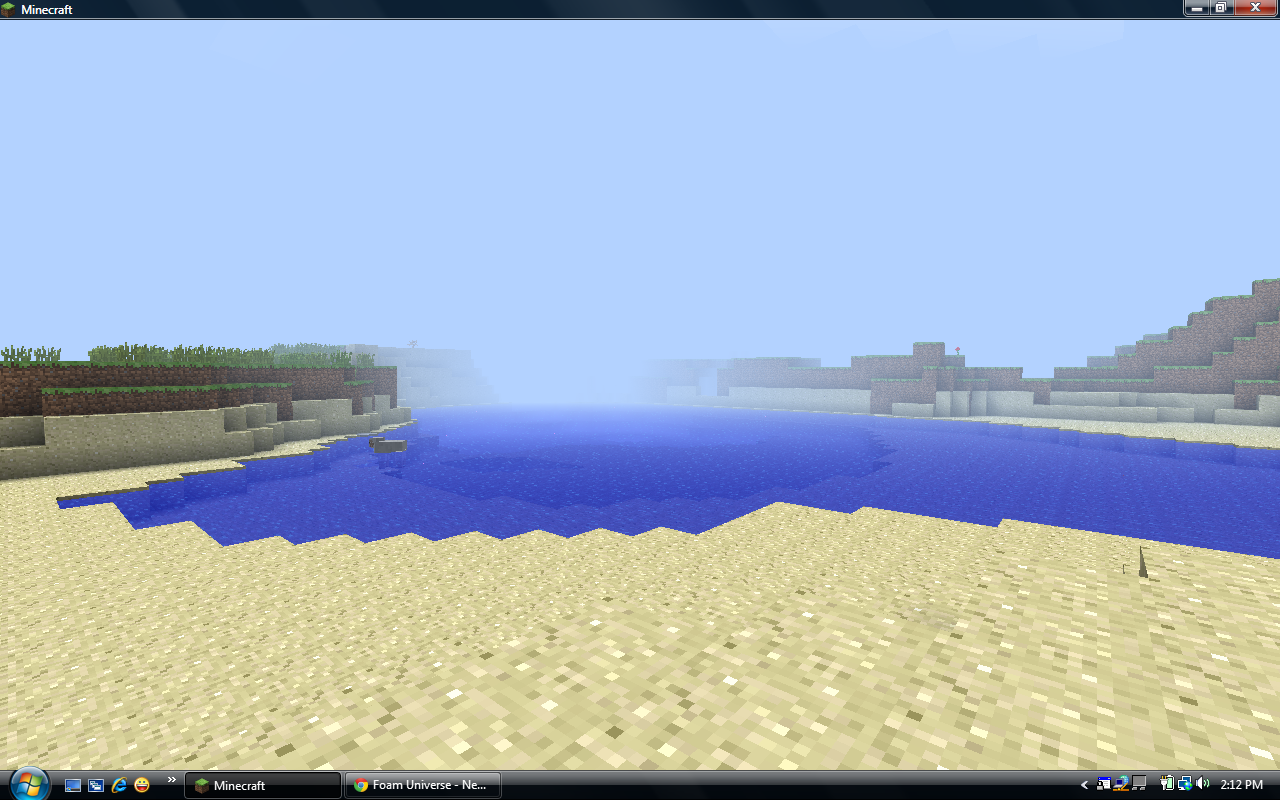Screen dimensions: 1280x800
Task: Expand the hidden system tray icons arrow
Action: tap(1084, 785)
